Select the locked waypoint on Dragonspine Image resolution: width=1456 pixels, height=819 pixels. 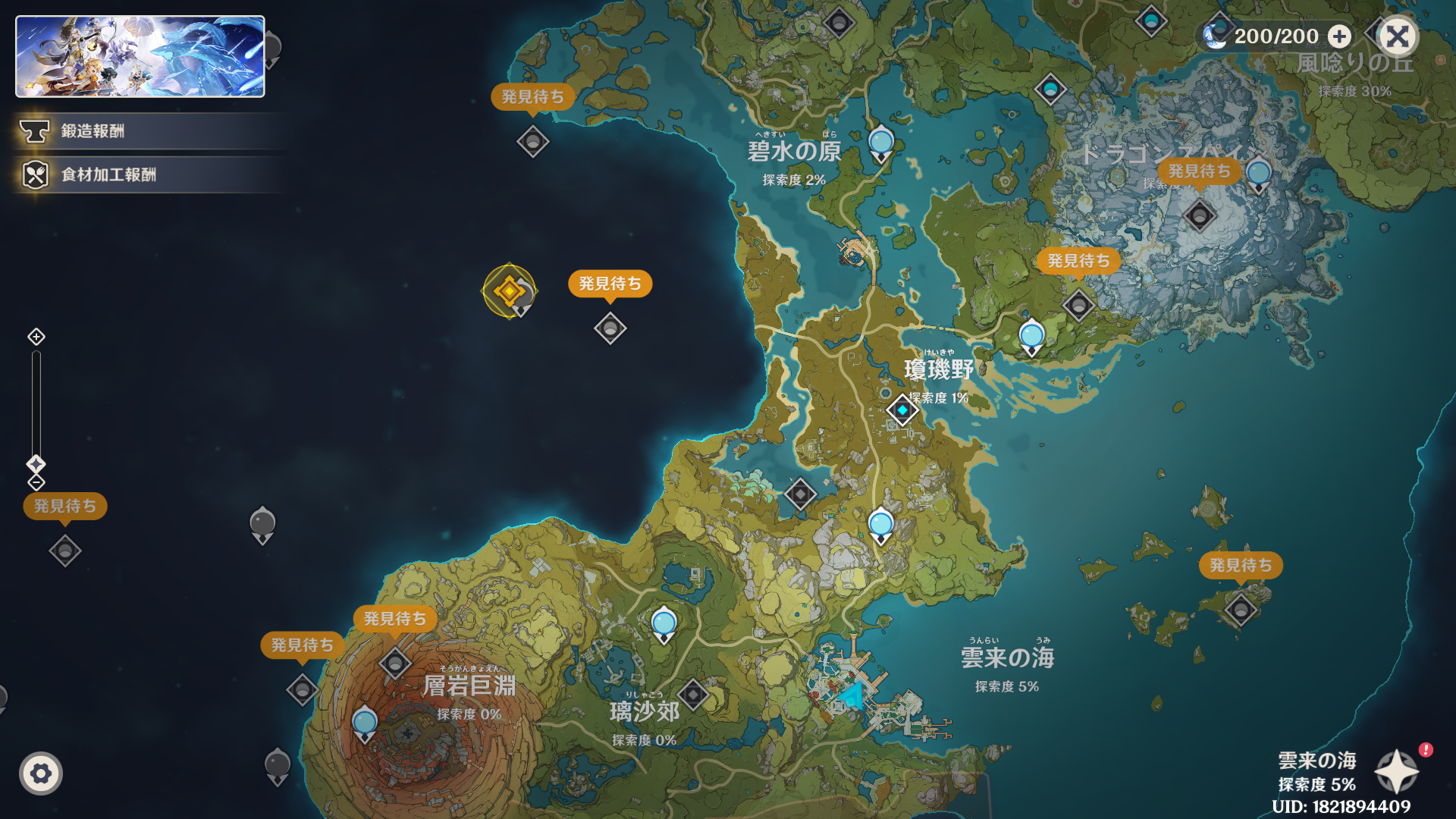1199,216
